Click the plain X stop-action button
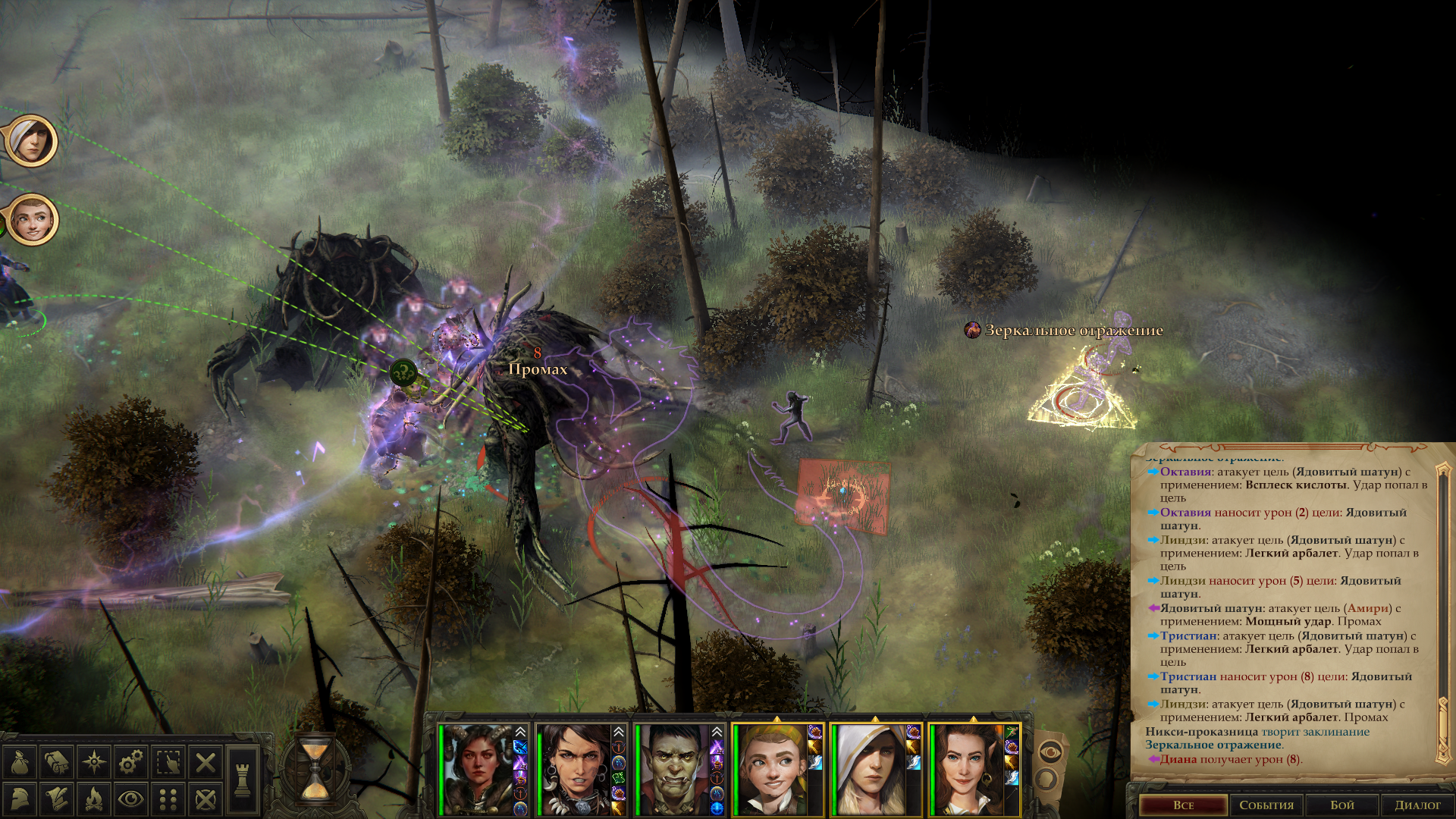This screenshot has height=819, width=1456. pos(206,762)
